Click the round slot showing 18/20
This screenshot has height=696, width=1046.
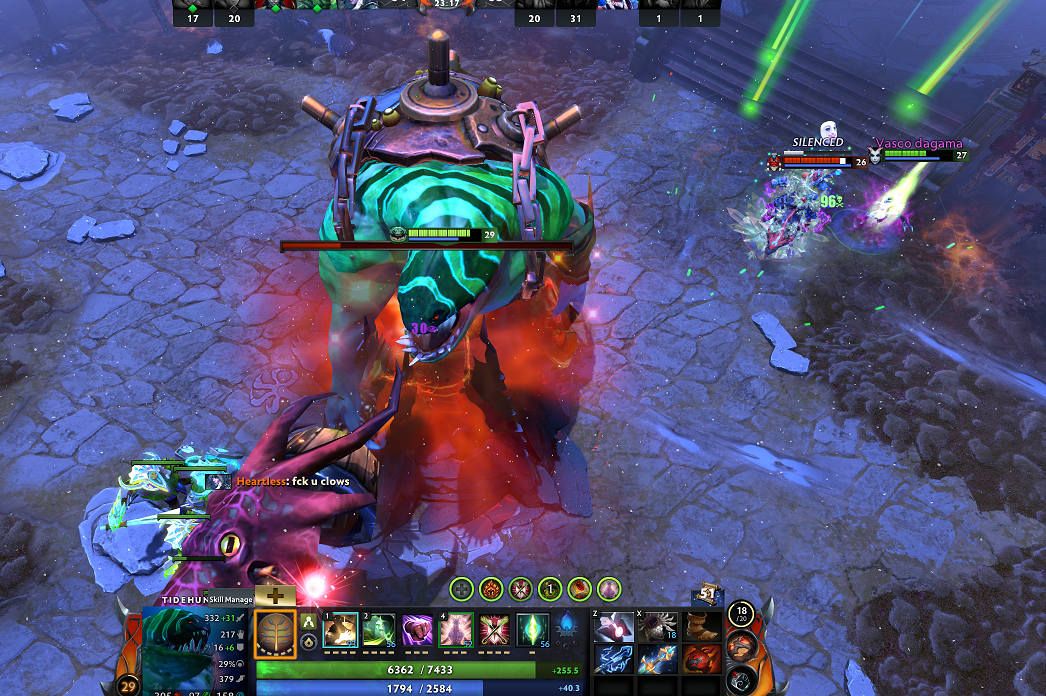tap(740, 614)
